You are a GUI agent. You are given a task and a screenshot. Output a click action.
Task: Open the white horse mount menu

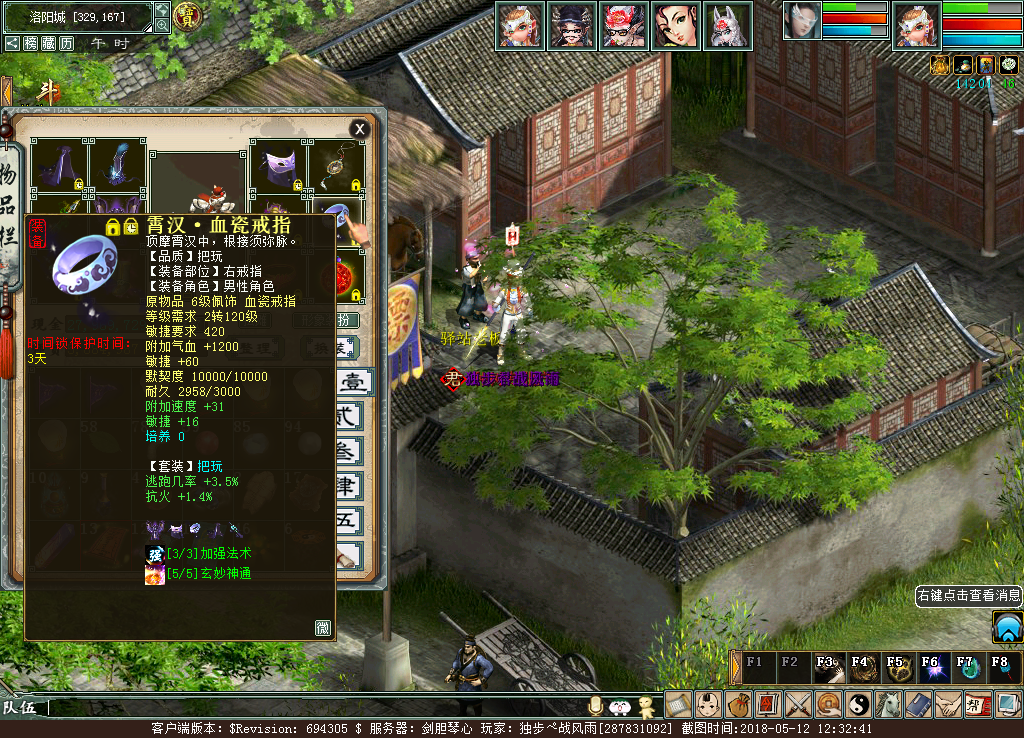tap(888, 704)
